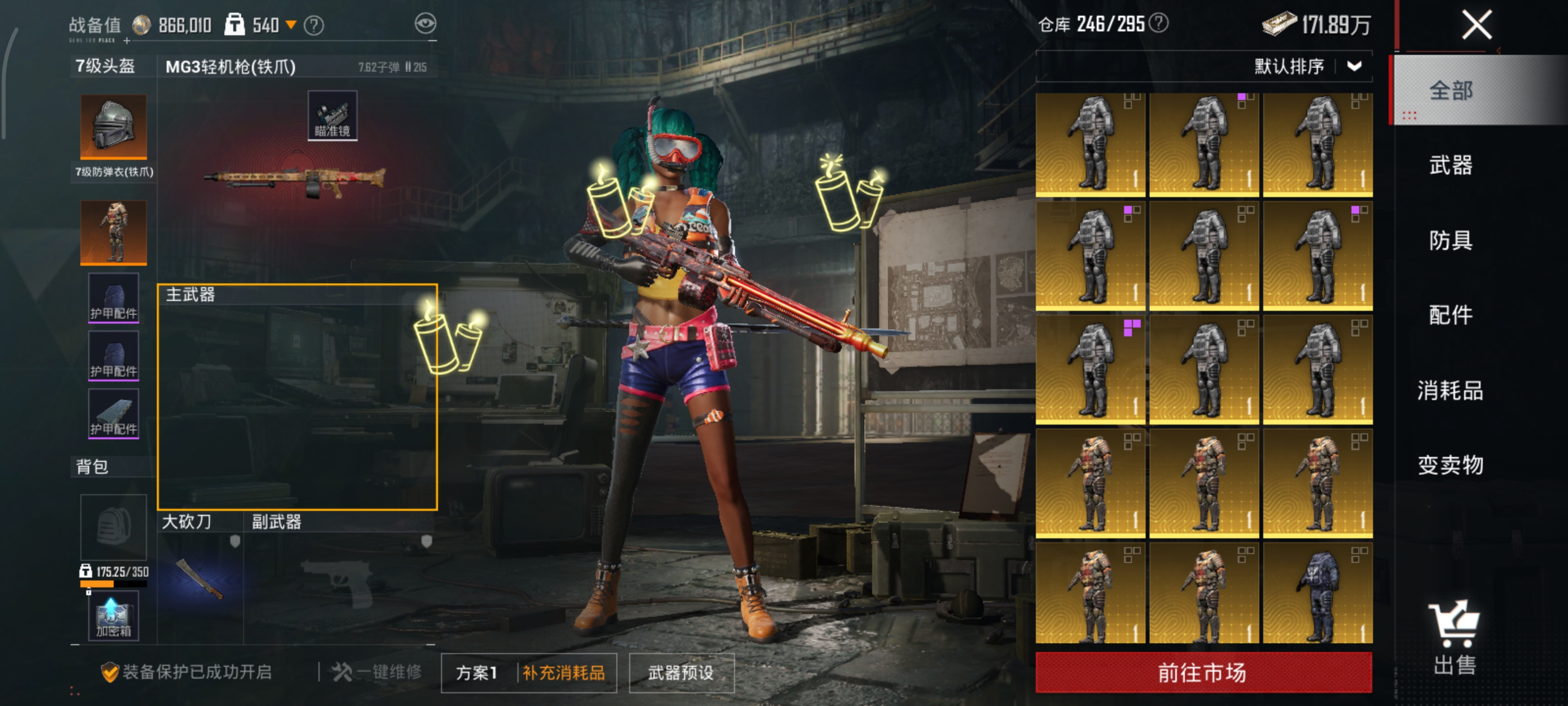Click the 武器预设 weapon preset button
1568x706 pixels.
(x=681, y=673)
